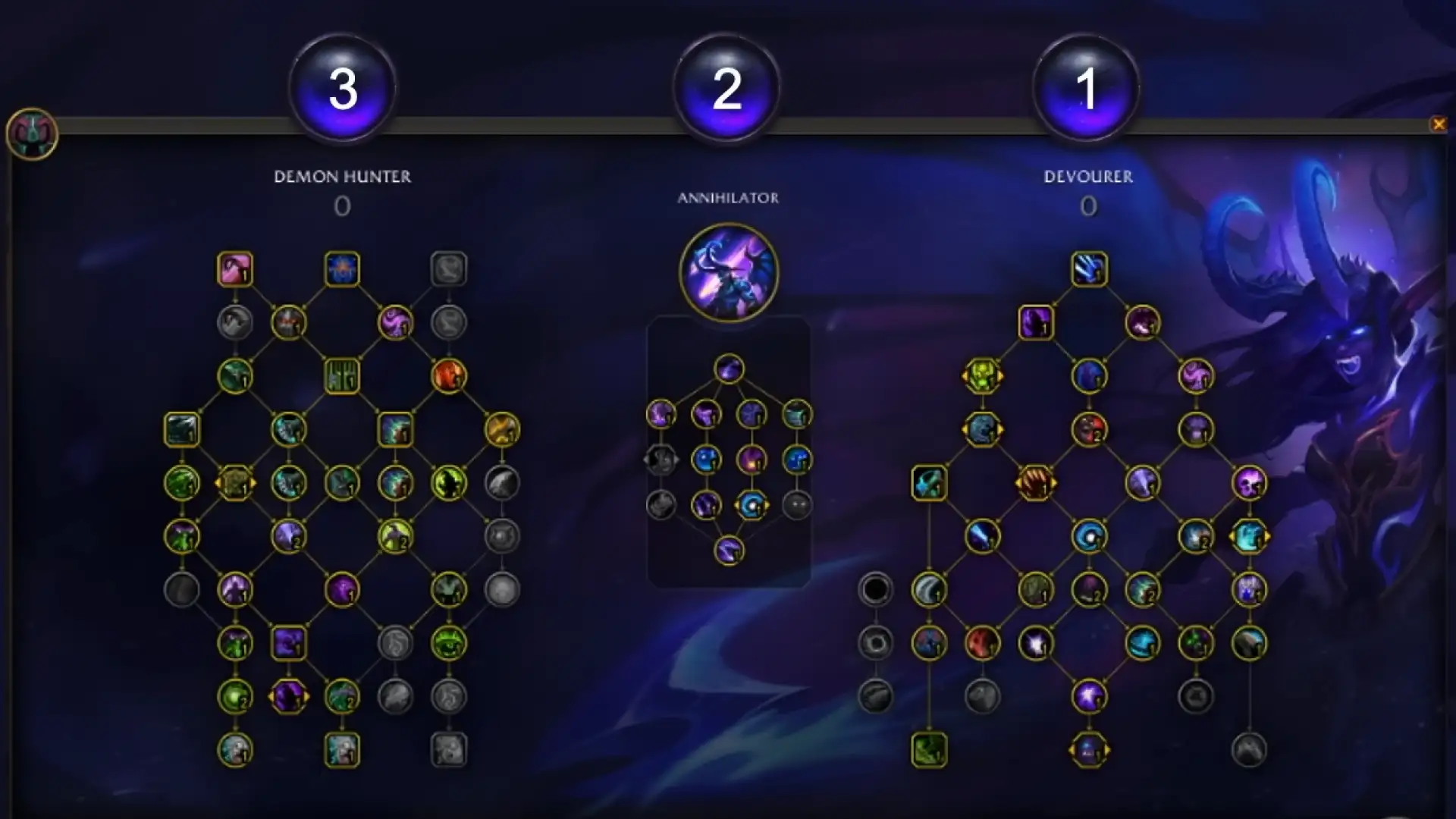Click the class crest icon in the top-left corner
Image resolution: width=1456 pixels, height=819 pixels.
[32, 133]
